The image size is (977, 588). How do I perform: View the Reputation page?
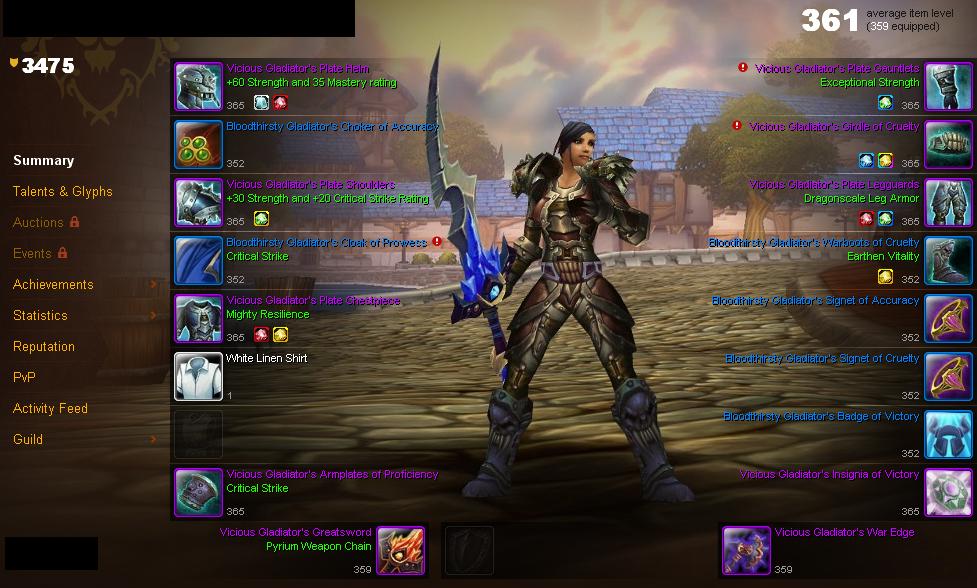coord(43,347)
